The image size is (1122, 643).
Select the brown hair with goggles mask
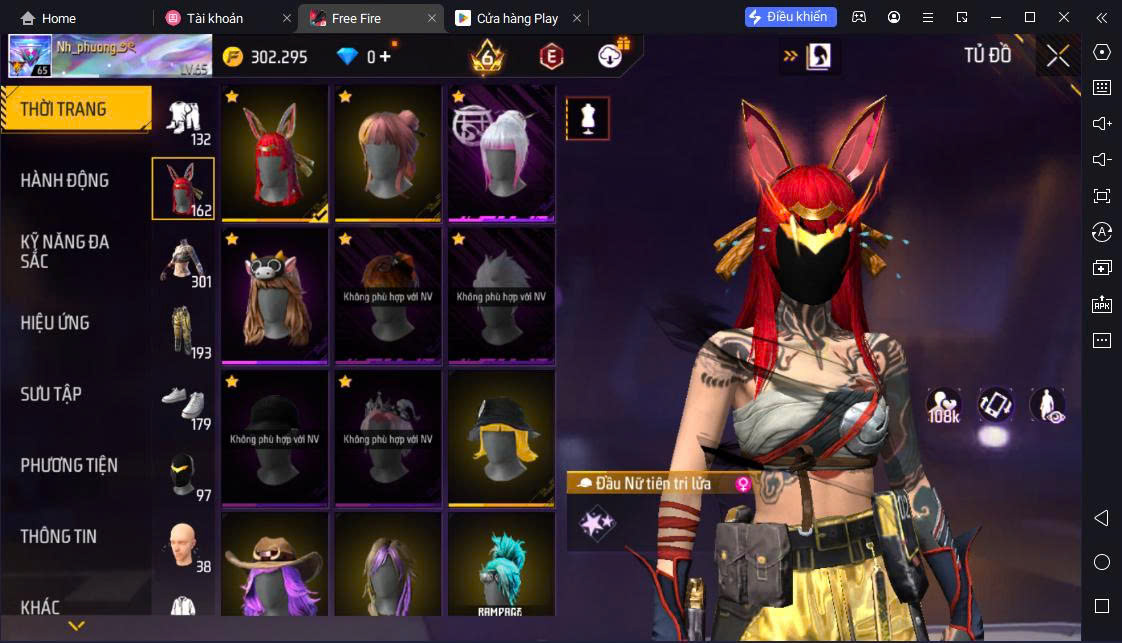tap(274, 296)
